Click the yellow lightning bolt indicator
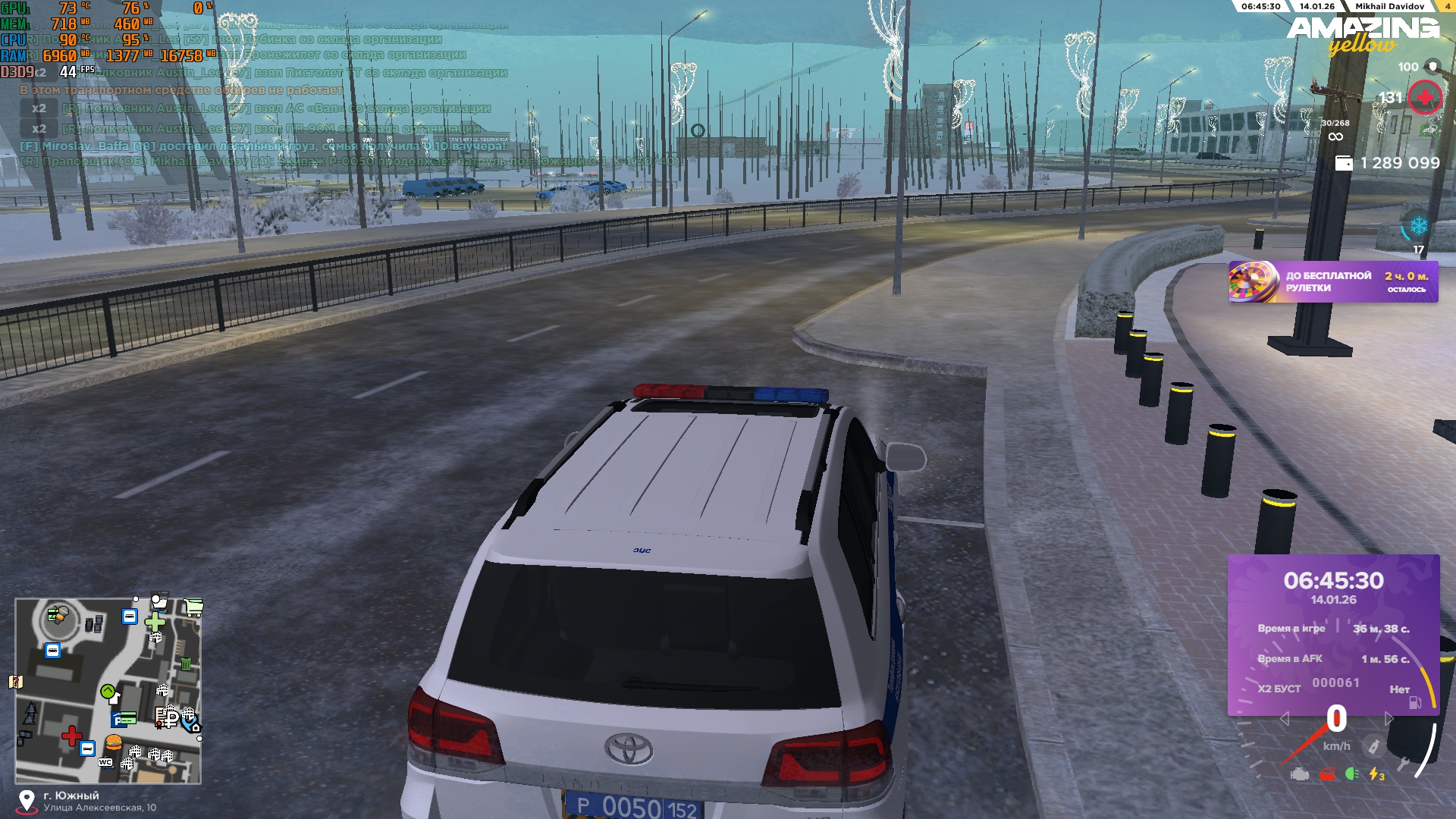 pos(1376,774)
